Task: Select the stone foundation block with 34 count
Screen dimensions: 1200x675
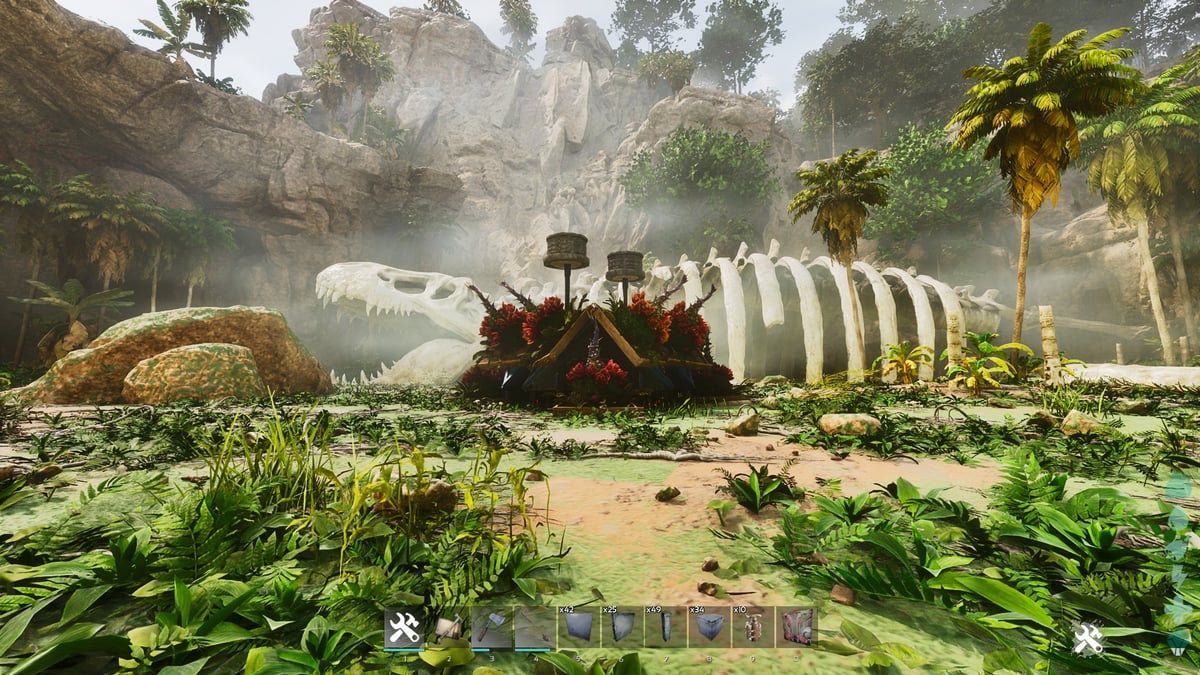Action: [x=708, y=628]
